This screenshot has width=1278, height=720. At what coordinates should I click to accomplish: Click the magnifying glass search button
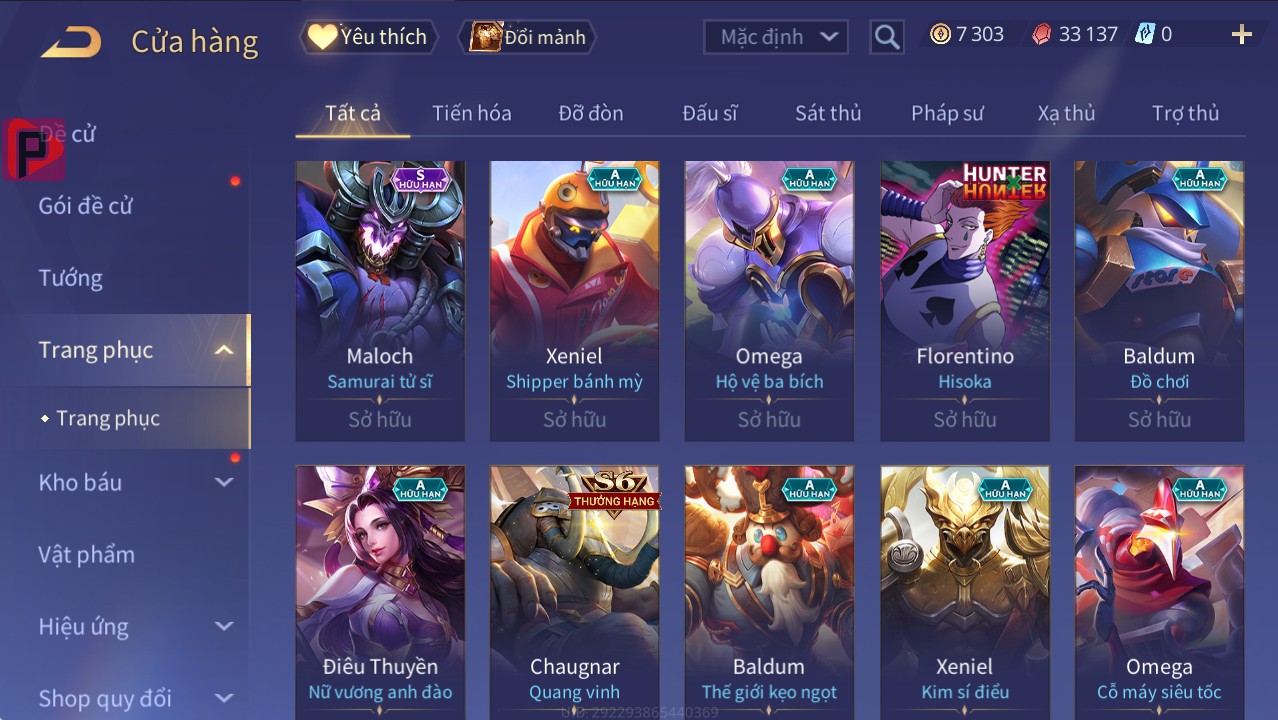pyautogui.click(x=886, y=37)
